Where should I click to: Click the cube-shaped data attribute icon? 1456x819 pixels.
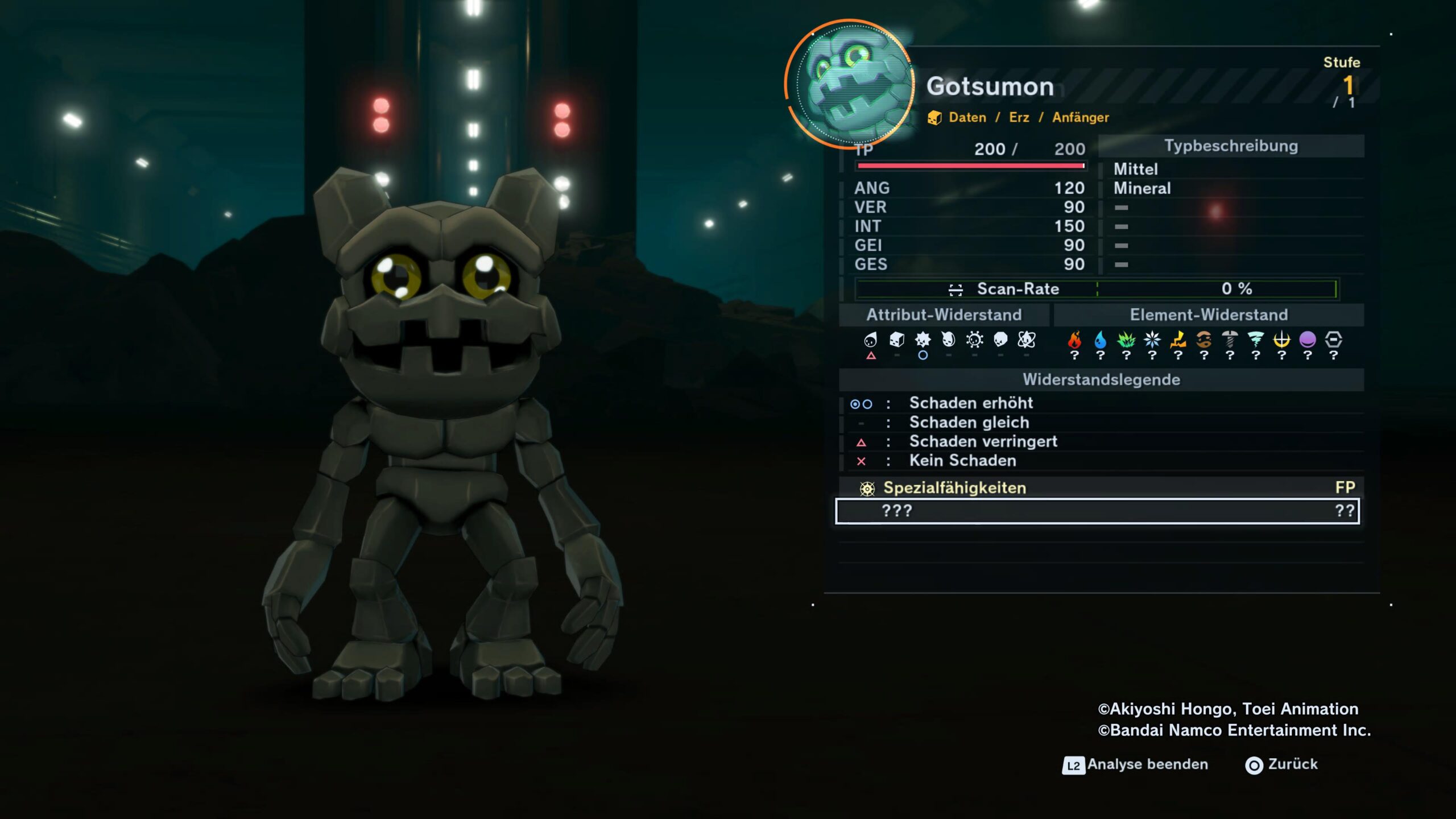click(x=896, y=340)
